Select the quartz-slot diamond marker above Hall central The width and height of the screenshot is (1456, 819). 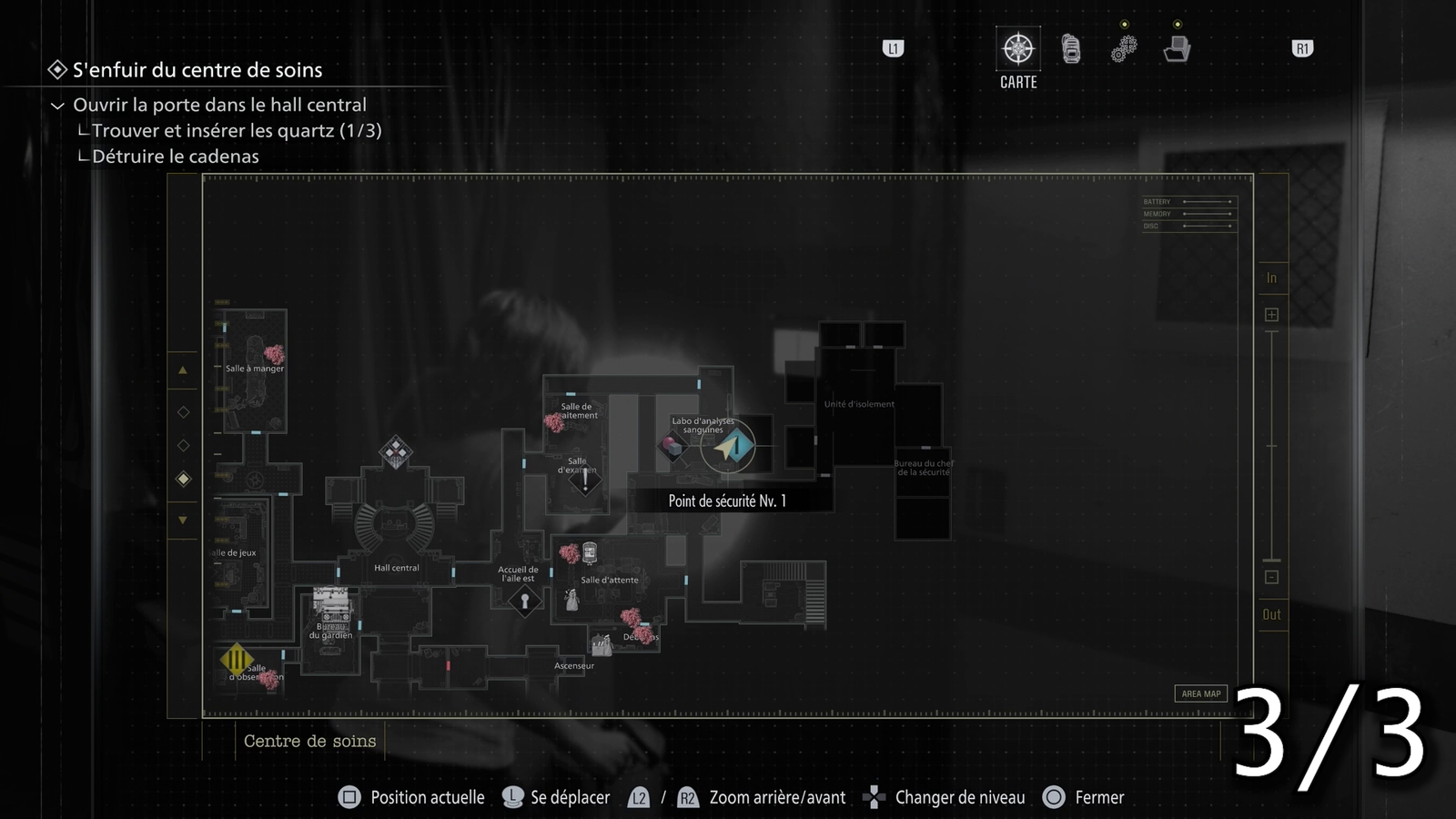pyautogui.click(x=395, y=451)
